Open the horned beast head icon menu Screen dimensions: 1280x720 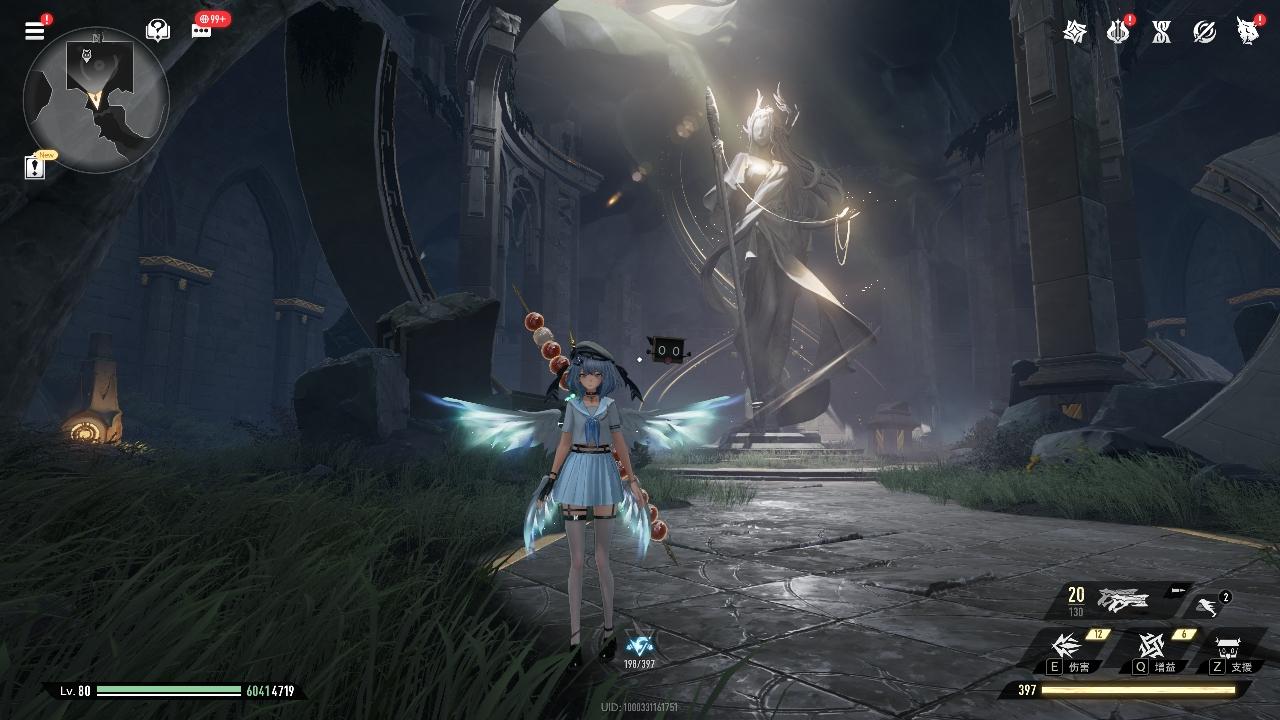(1247, 32)
